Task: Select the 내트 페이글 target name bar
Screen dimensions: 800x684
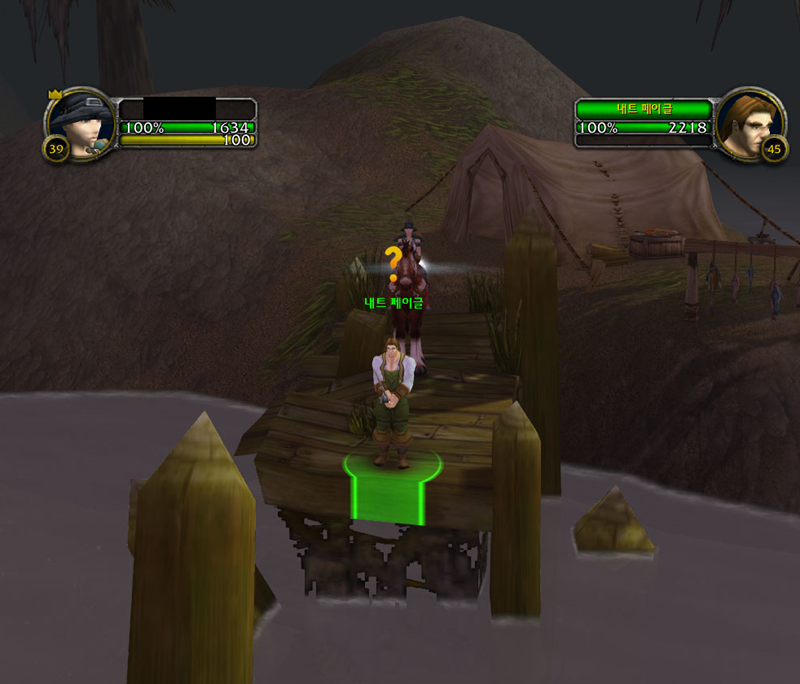Action: point(643,108)
